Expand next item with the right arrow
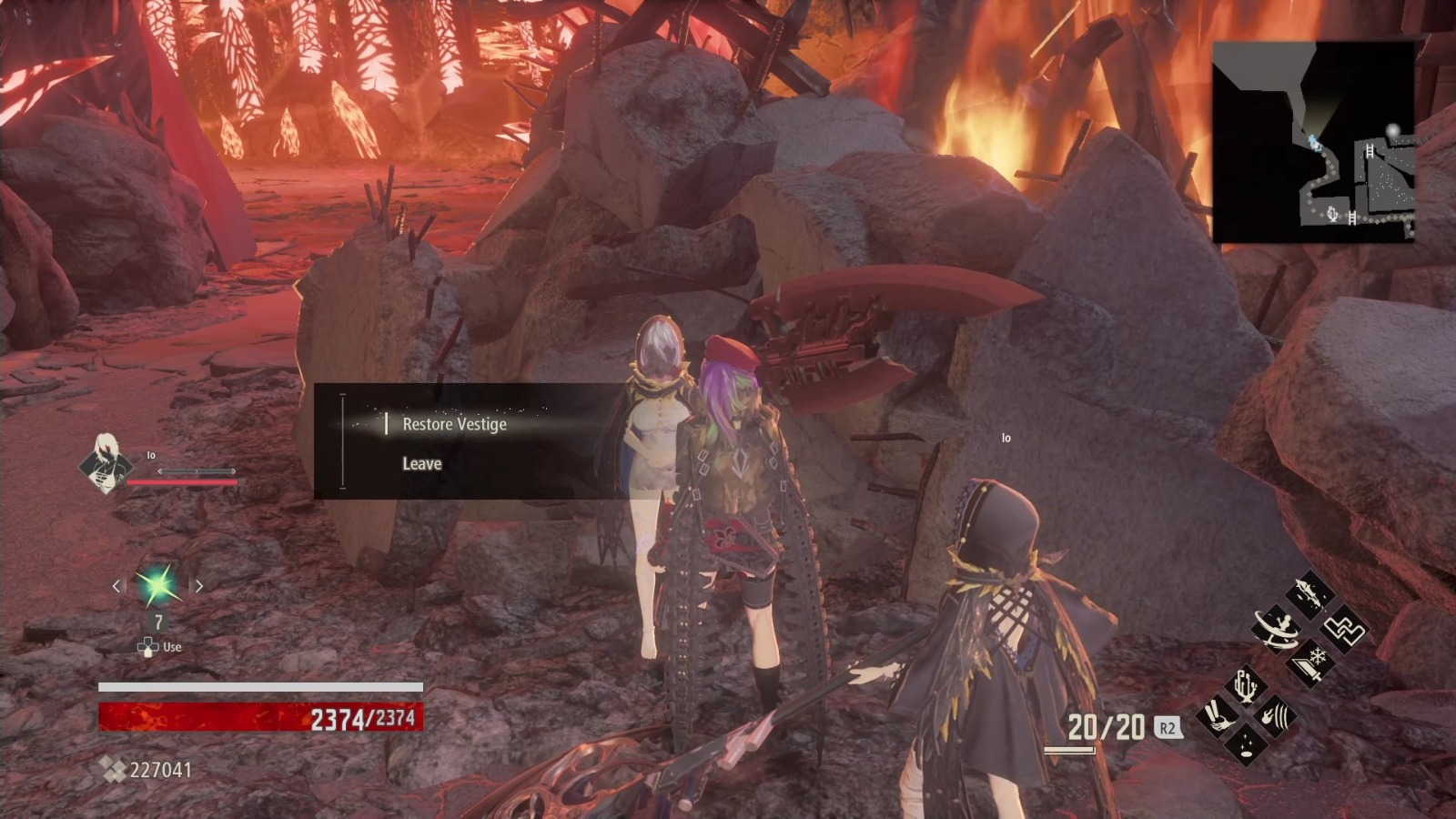The image size is (1456, 819). click(x=200, y=586)
